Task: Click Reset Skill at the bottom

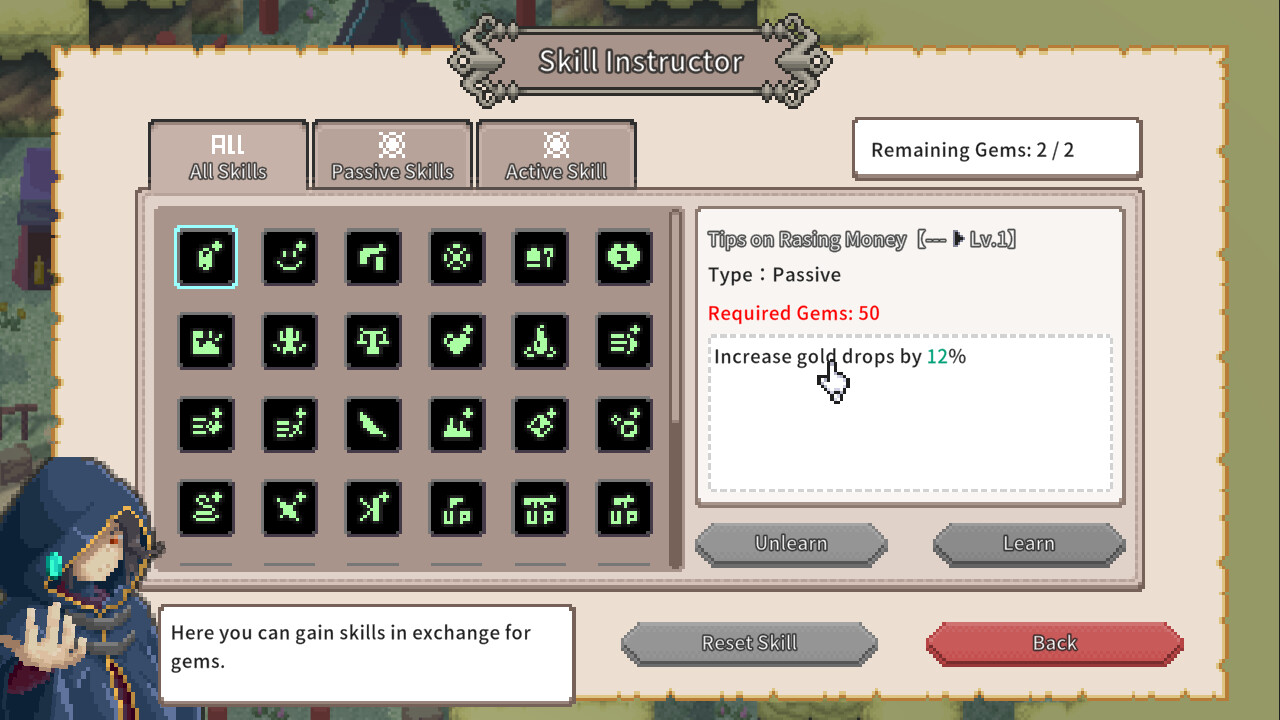Action: (749, 643)
